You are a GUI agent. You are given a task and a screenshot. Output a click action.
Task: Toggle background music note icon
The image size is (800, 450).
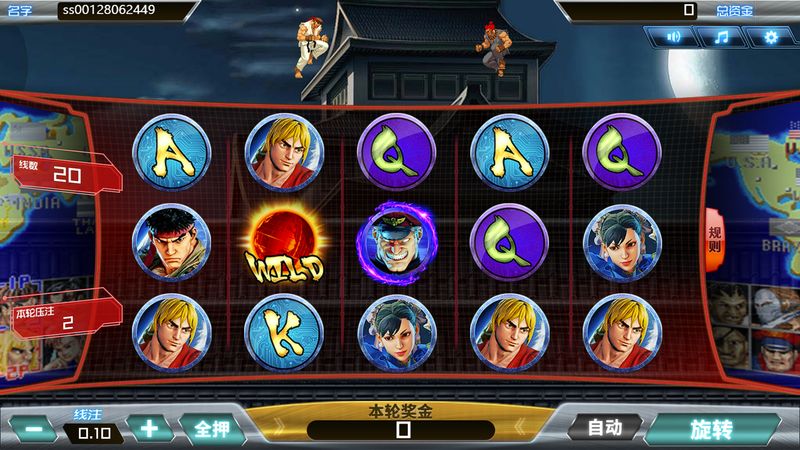click(x=722, y=37)
